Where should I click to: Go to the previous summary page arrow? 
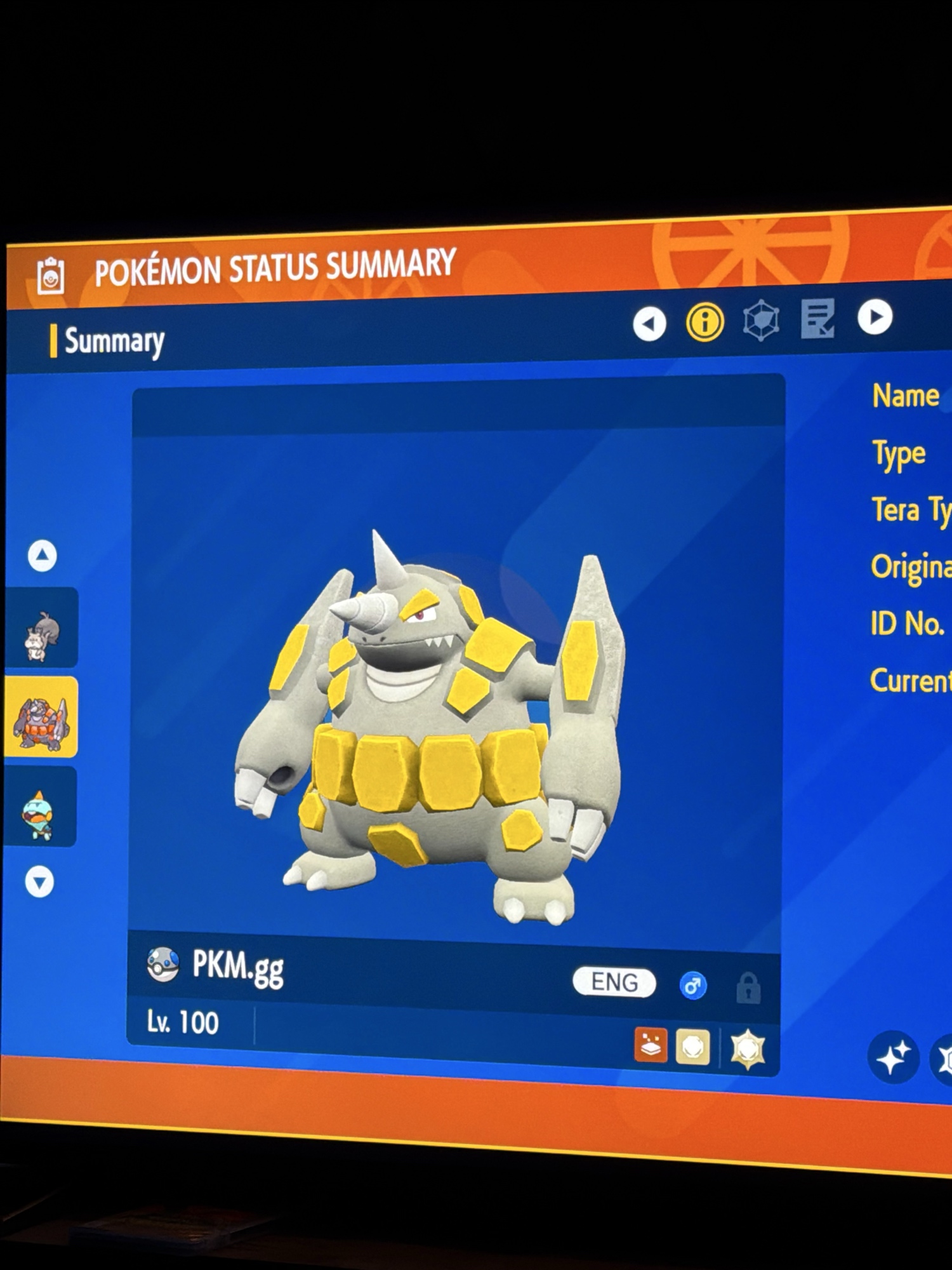click(x=649, y=324)
